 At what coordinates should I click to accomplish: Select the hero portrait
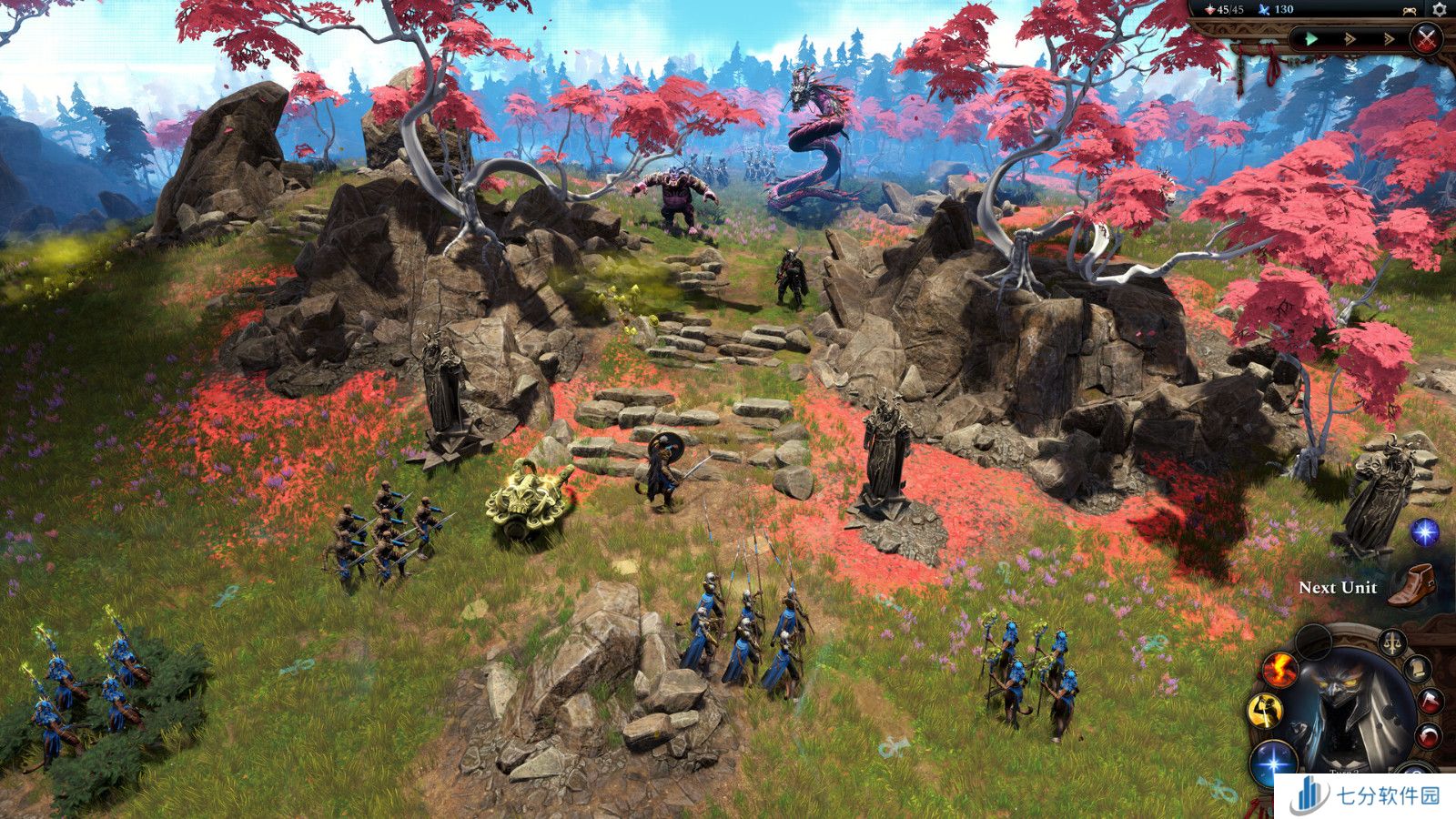[x=1347, y=710]
